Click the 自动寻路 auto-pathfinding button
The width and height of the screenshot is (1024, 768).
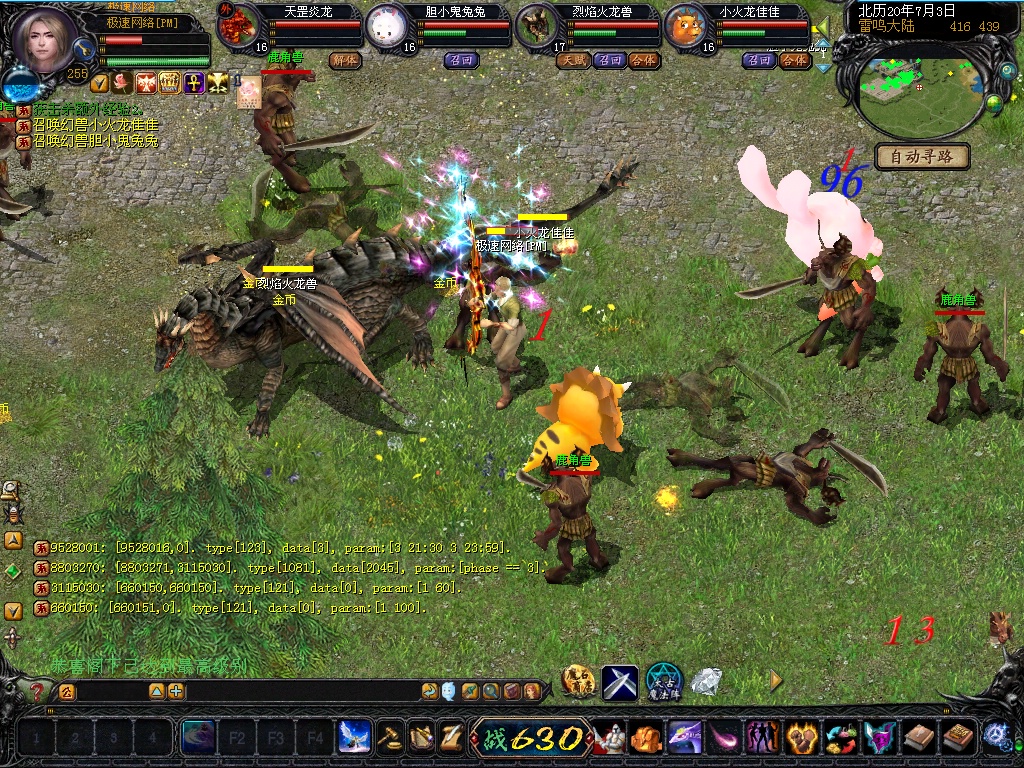[923, 156]
